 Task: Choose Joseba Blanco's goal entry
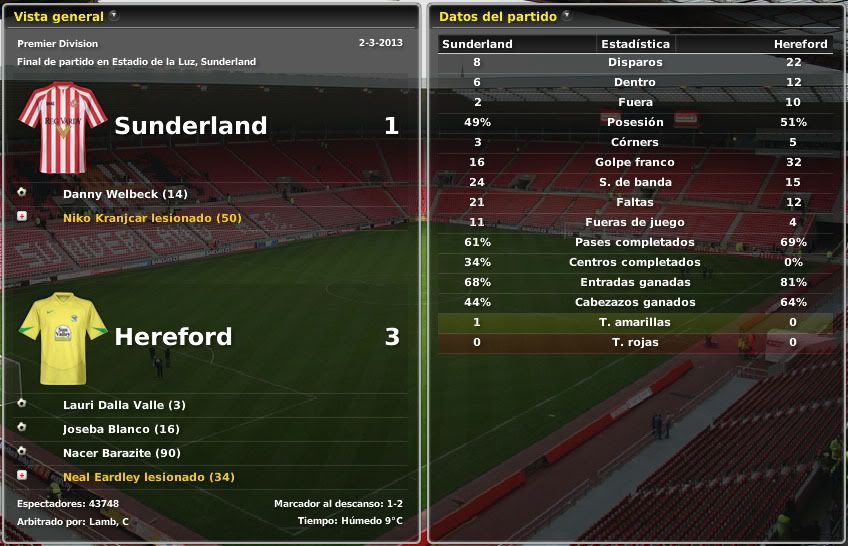(x=121, y=429)
